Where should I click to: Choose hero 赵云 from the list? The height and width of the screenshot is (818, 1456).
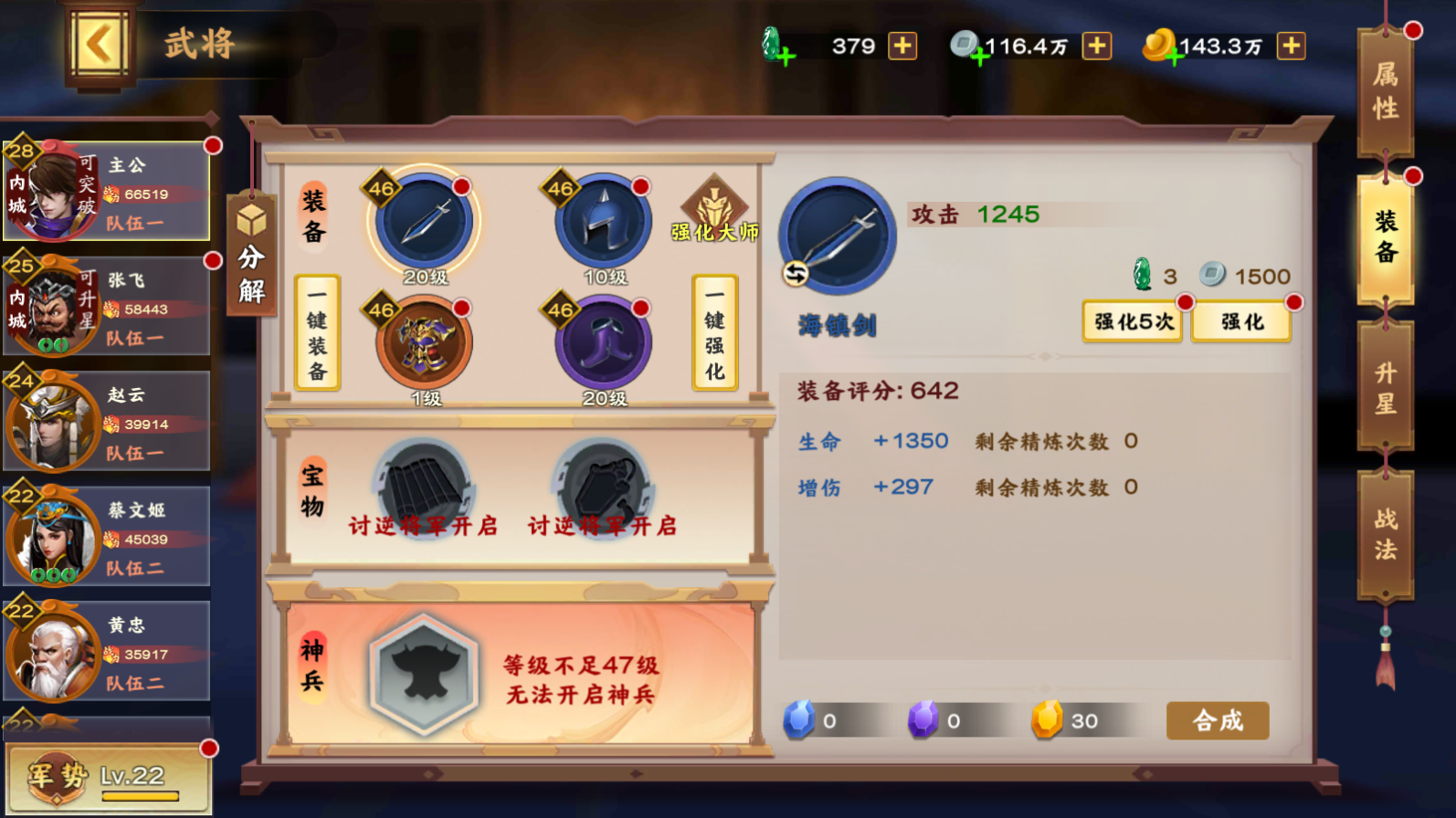pyautogui.click(x=107, y=422)
